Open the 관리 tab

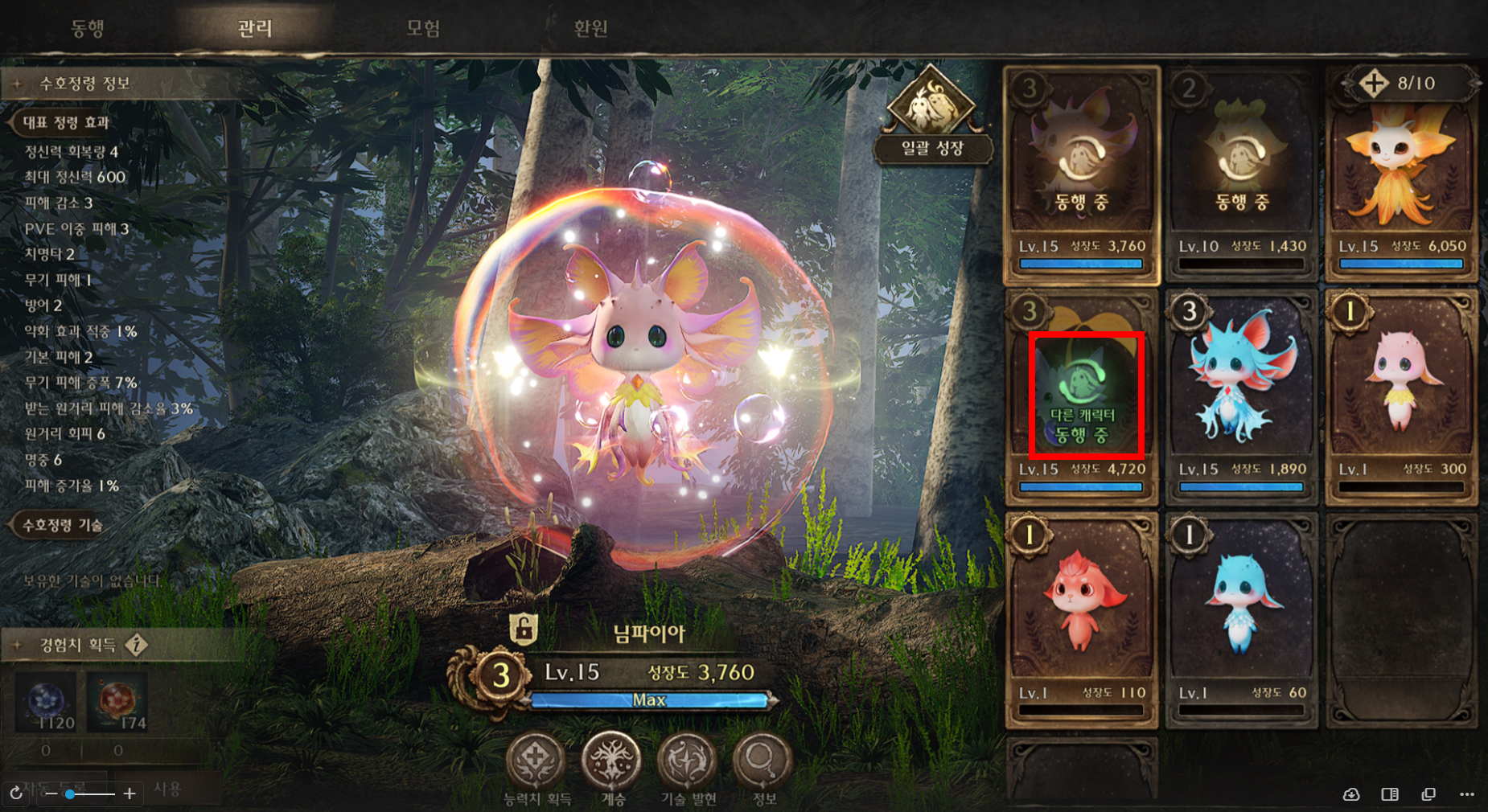[x=255, y=29]
